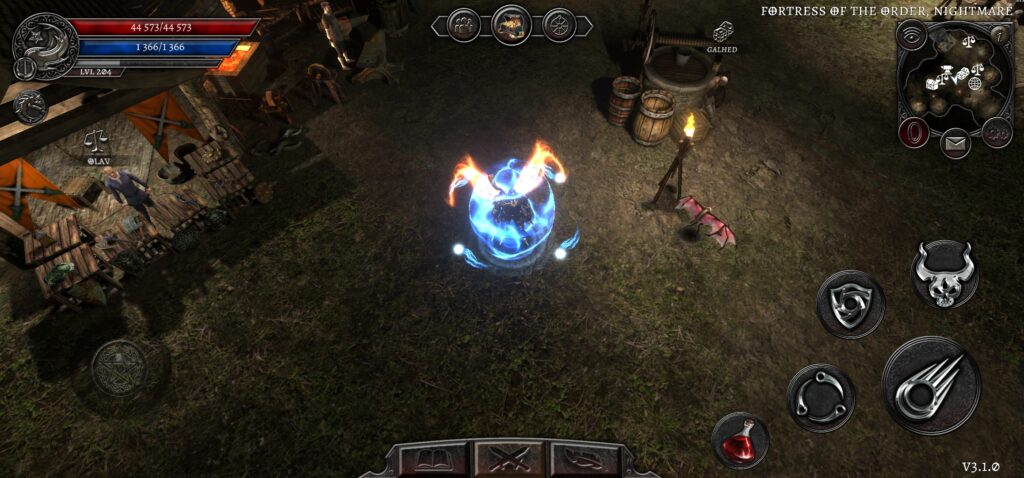This screenshot has width=1024, height=478.
Task: Toggle the eye visibility button on minimap
Action: (910, 35)
